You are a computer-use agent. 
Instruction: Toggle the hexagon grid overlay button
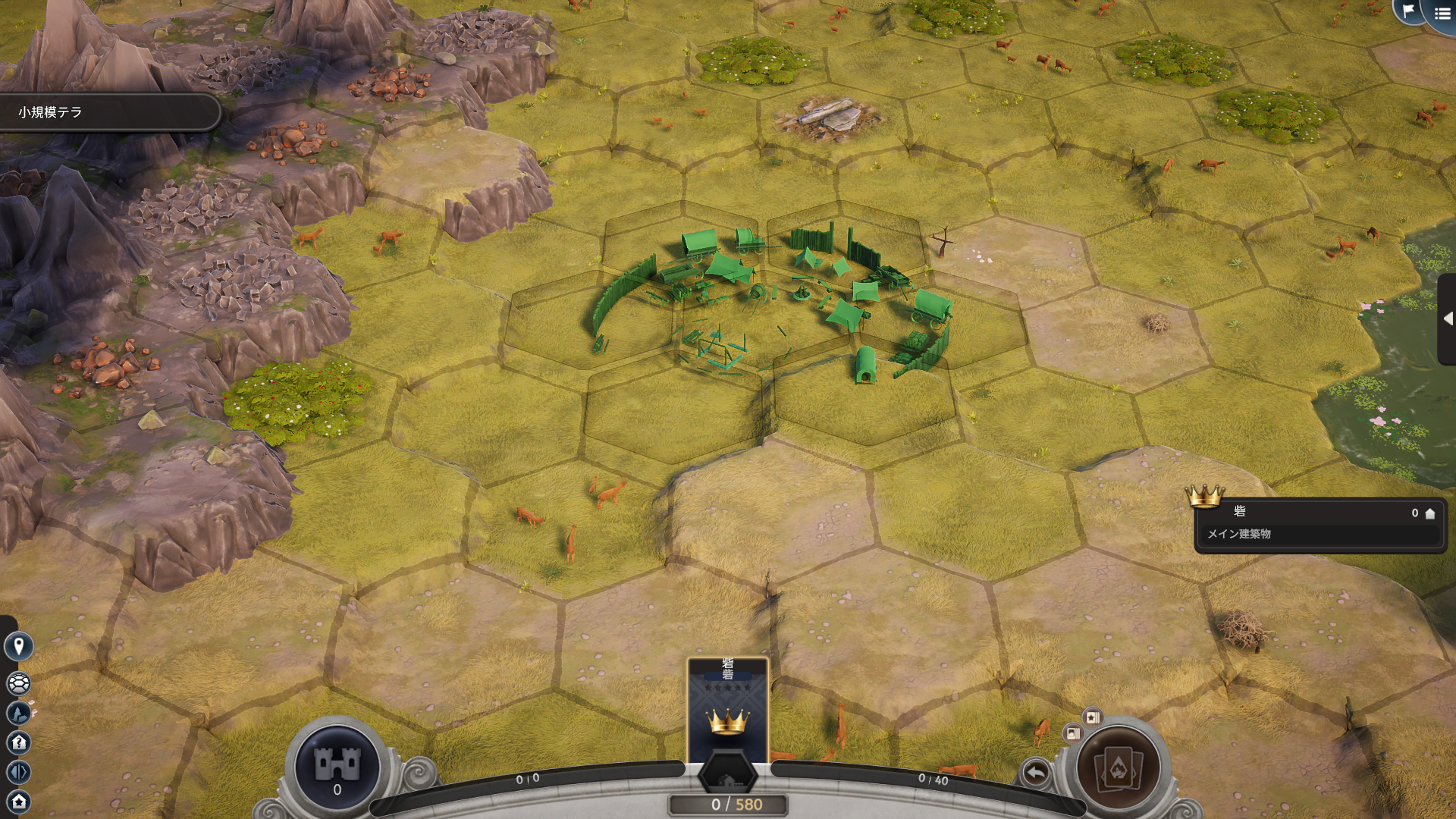tap(19, 683)
